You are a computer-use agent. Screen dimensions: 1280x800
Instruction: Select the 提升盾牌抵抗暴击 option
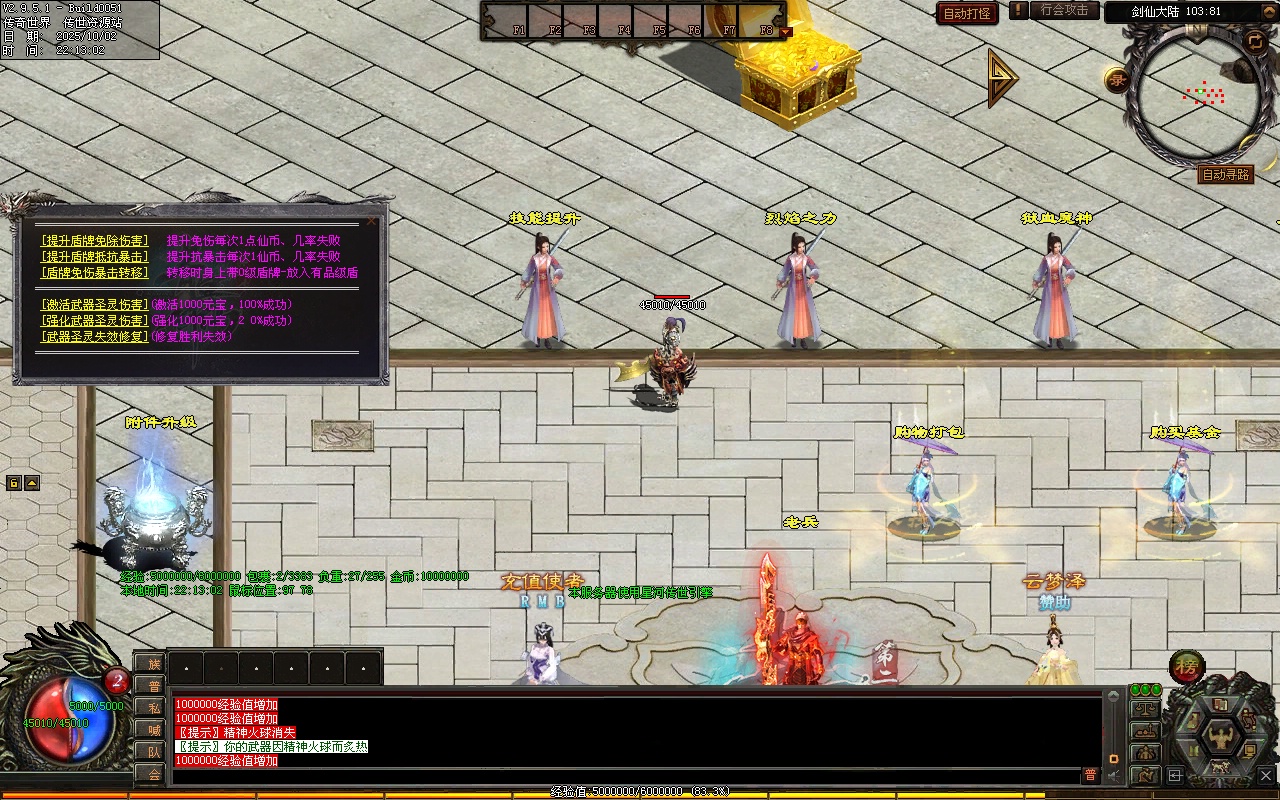pyautogui.click(x=95, y=257)
